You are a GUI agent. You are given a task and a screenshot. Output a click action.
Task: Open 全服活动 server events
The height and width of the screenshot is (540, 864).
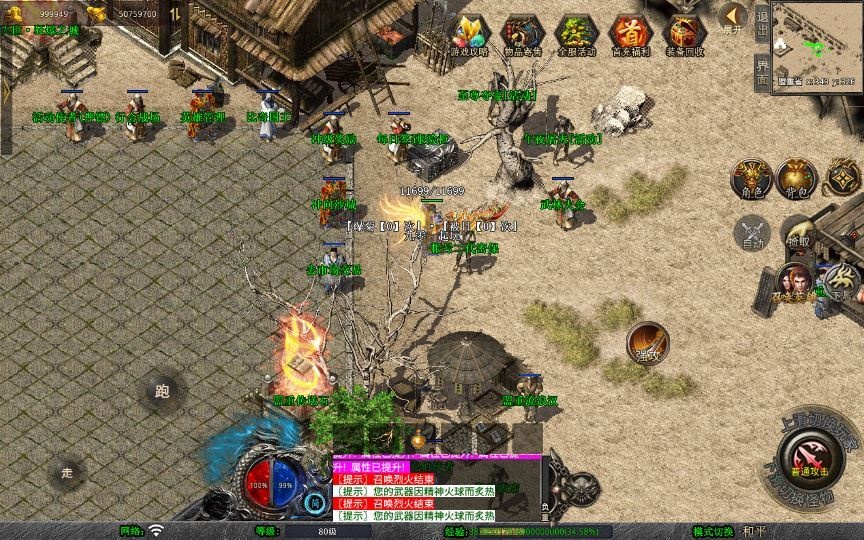(x=576, y=36)
